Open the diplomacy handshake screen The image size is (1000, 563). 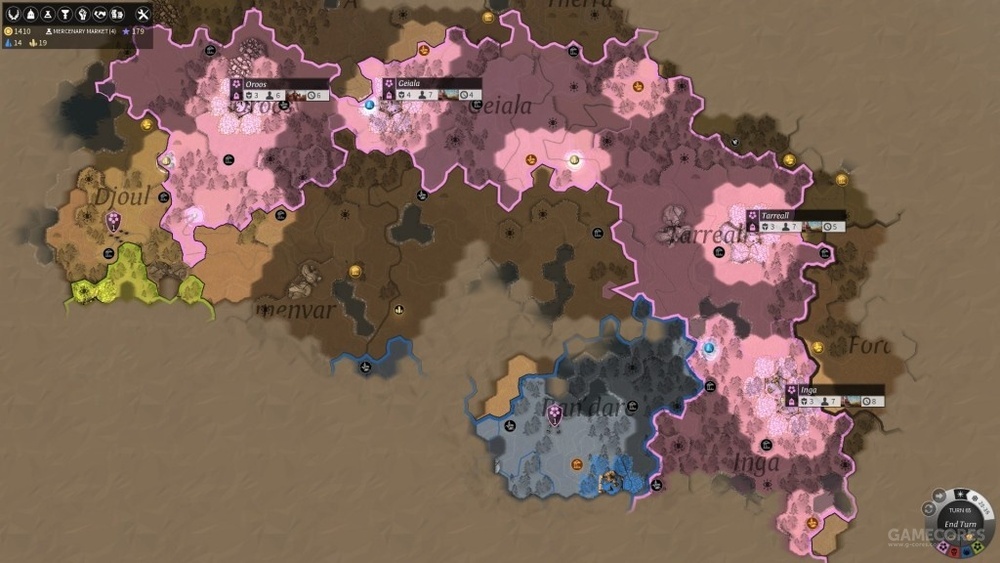coord(99,14)
